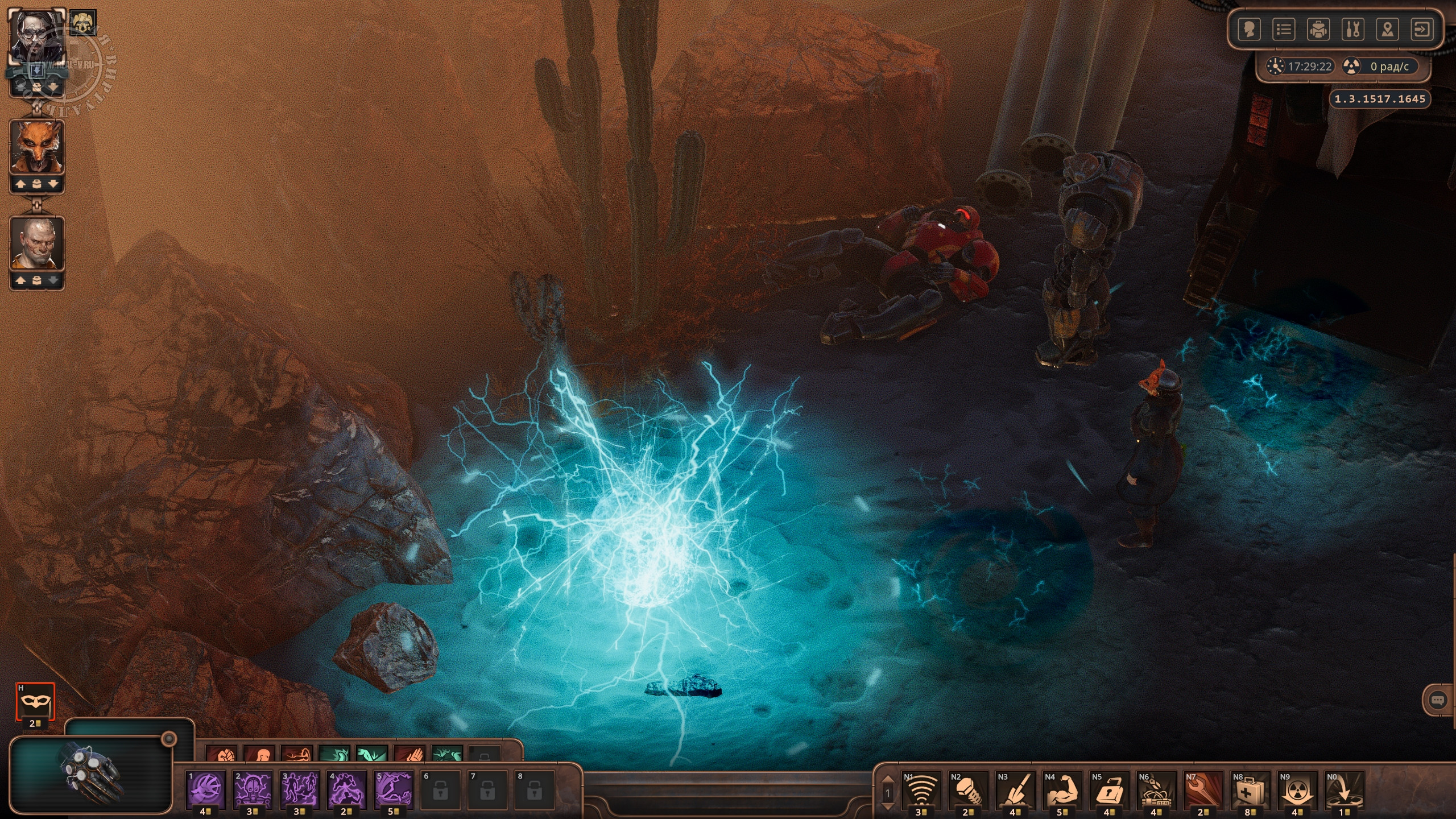Select the fox-masked companion portrait

(37, 147)
